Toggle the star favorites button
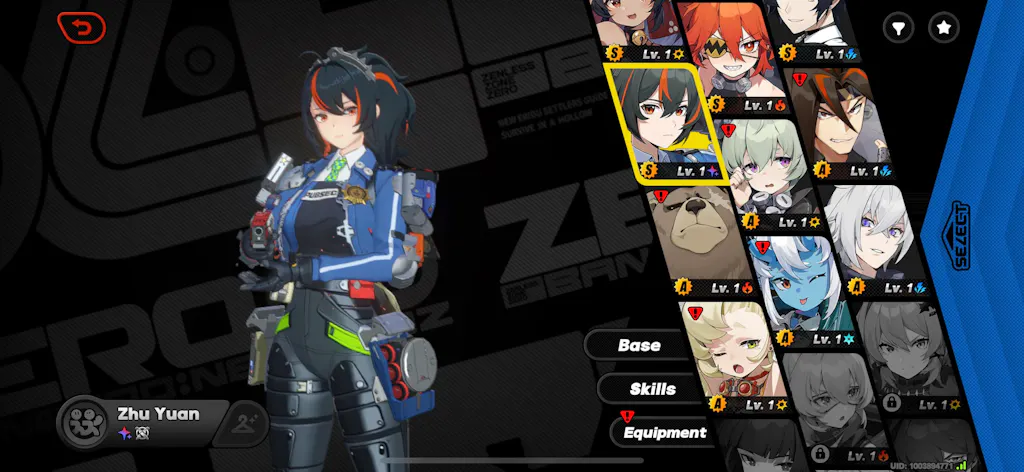The width and height of the screenshot is (1024, 472). pyautogui.click(x=943, y=28)
